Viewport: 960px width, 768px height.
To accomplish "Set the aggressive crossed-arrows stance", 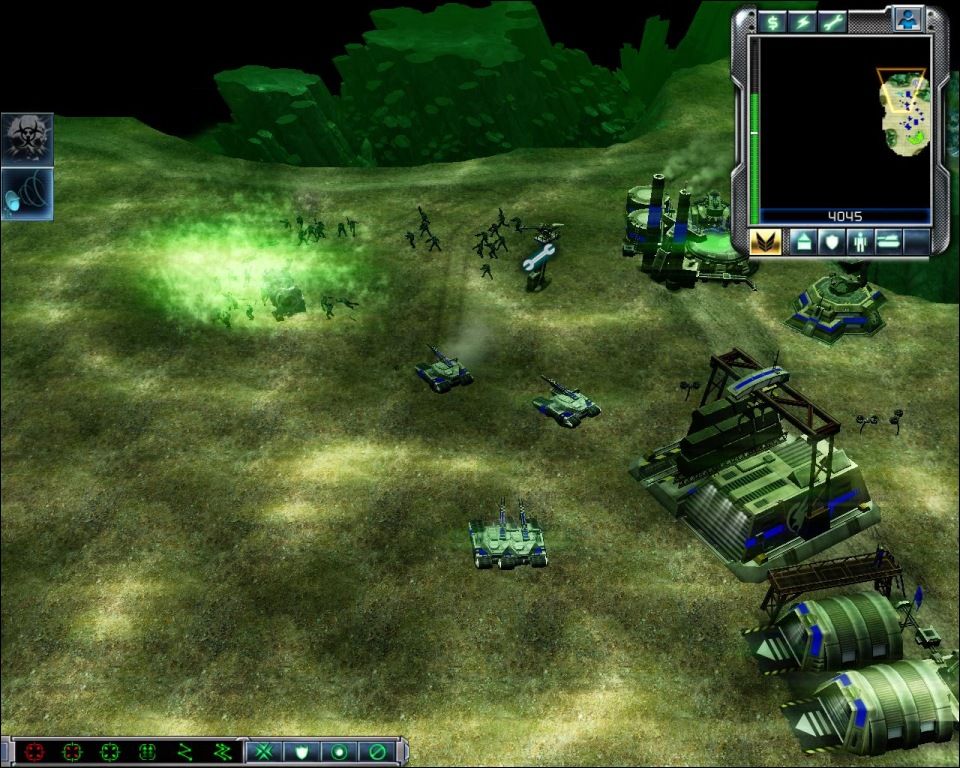I will point(264,751).
